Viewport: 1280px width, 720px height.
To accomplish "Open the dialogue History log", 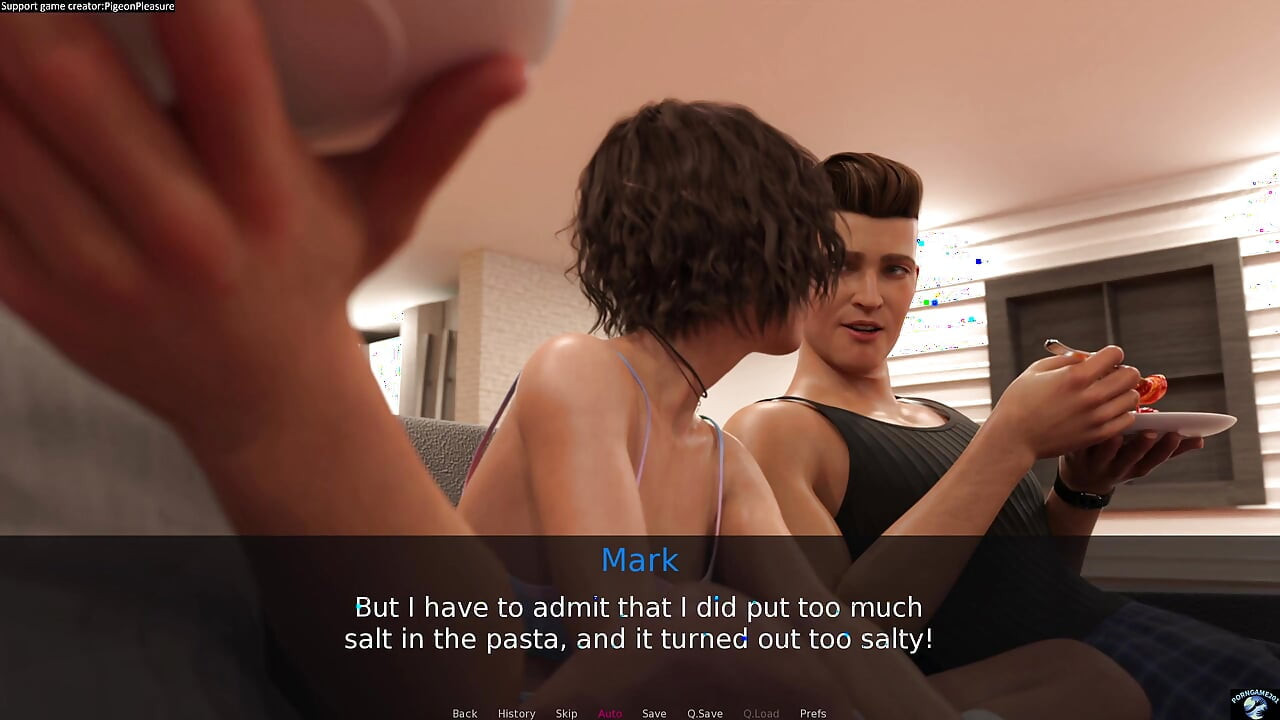I will (x=516, y=713).
